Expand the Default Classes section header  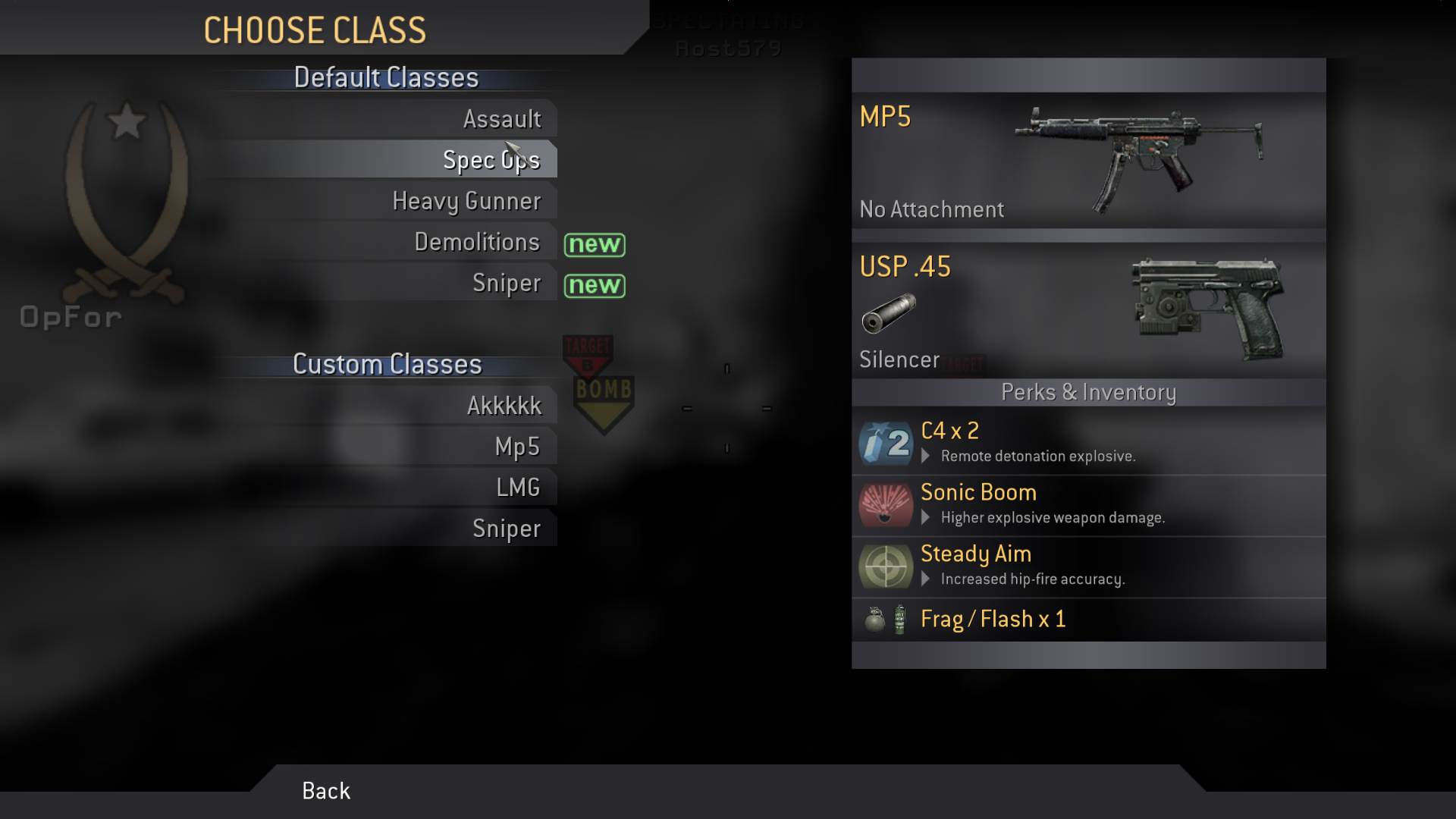385,77
